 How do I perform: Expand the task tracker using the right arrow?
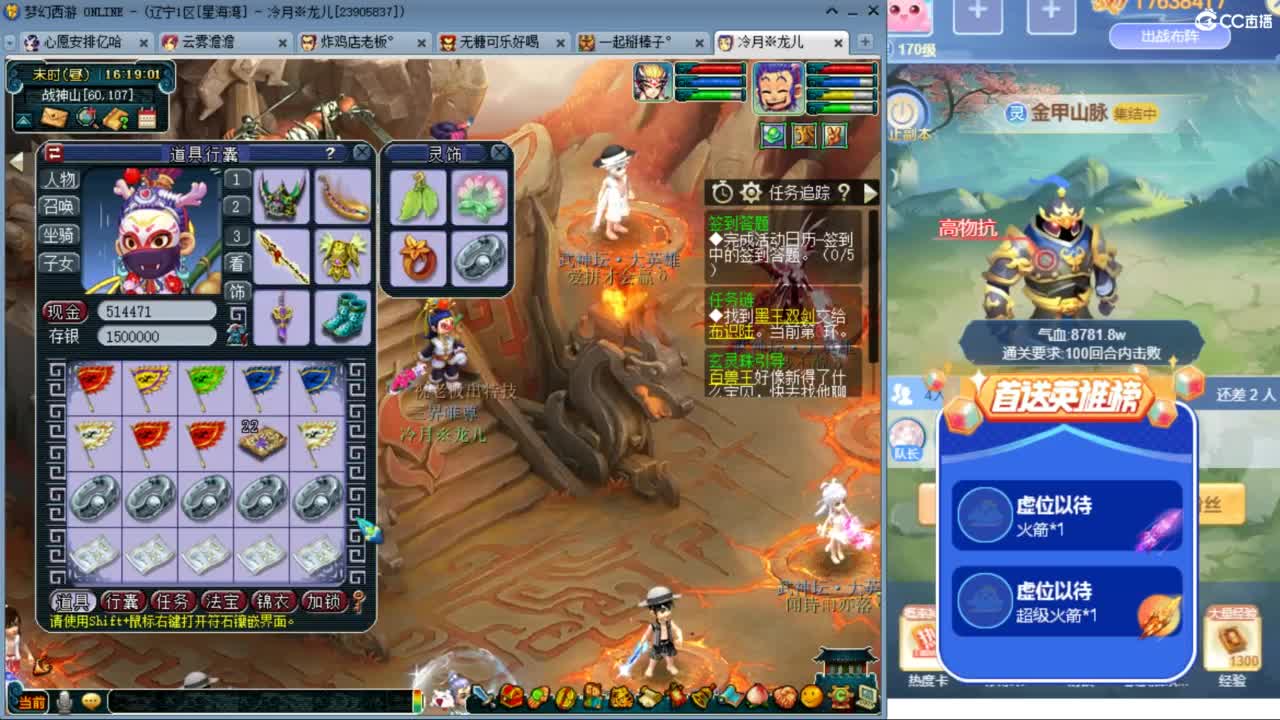[872, 192]
